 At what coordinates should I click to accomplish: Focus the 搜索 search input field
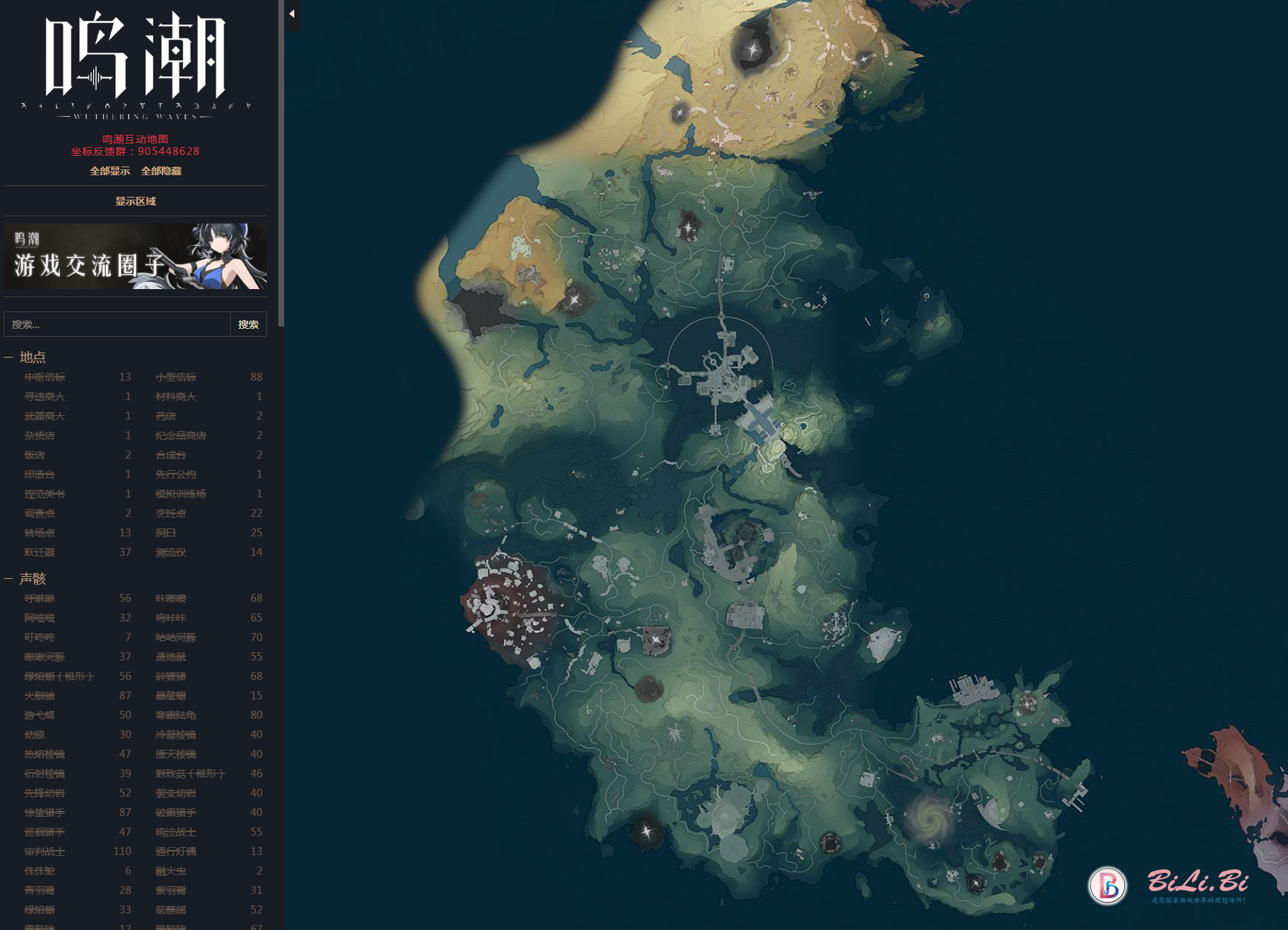pyautogui.click(x=117, y=324)
